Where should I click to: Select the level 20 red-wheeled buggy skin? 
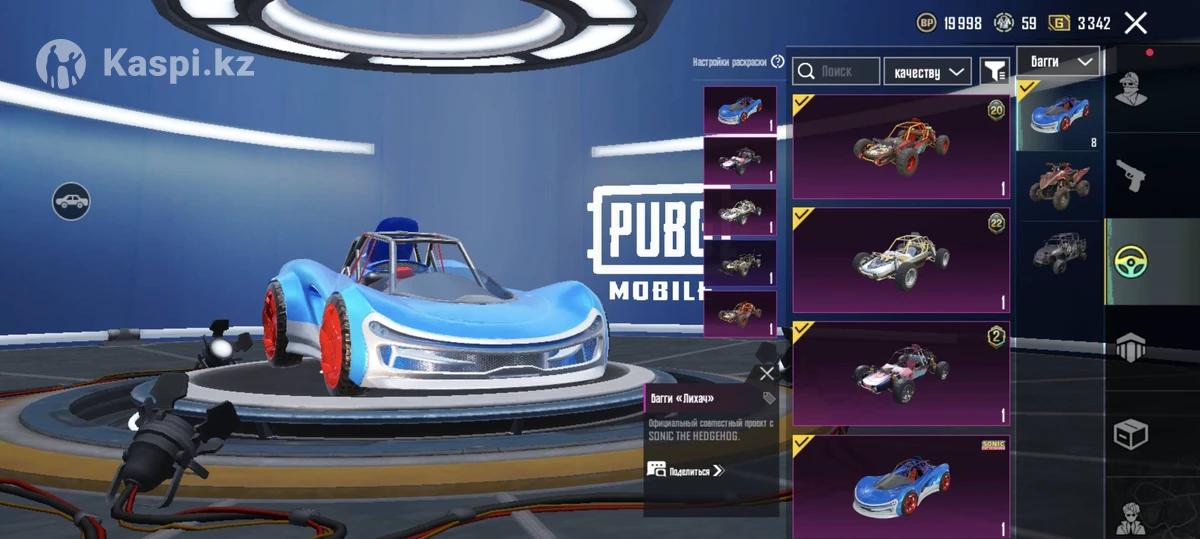[x=900, y=147]
